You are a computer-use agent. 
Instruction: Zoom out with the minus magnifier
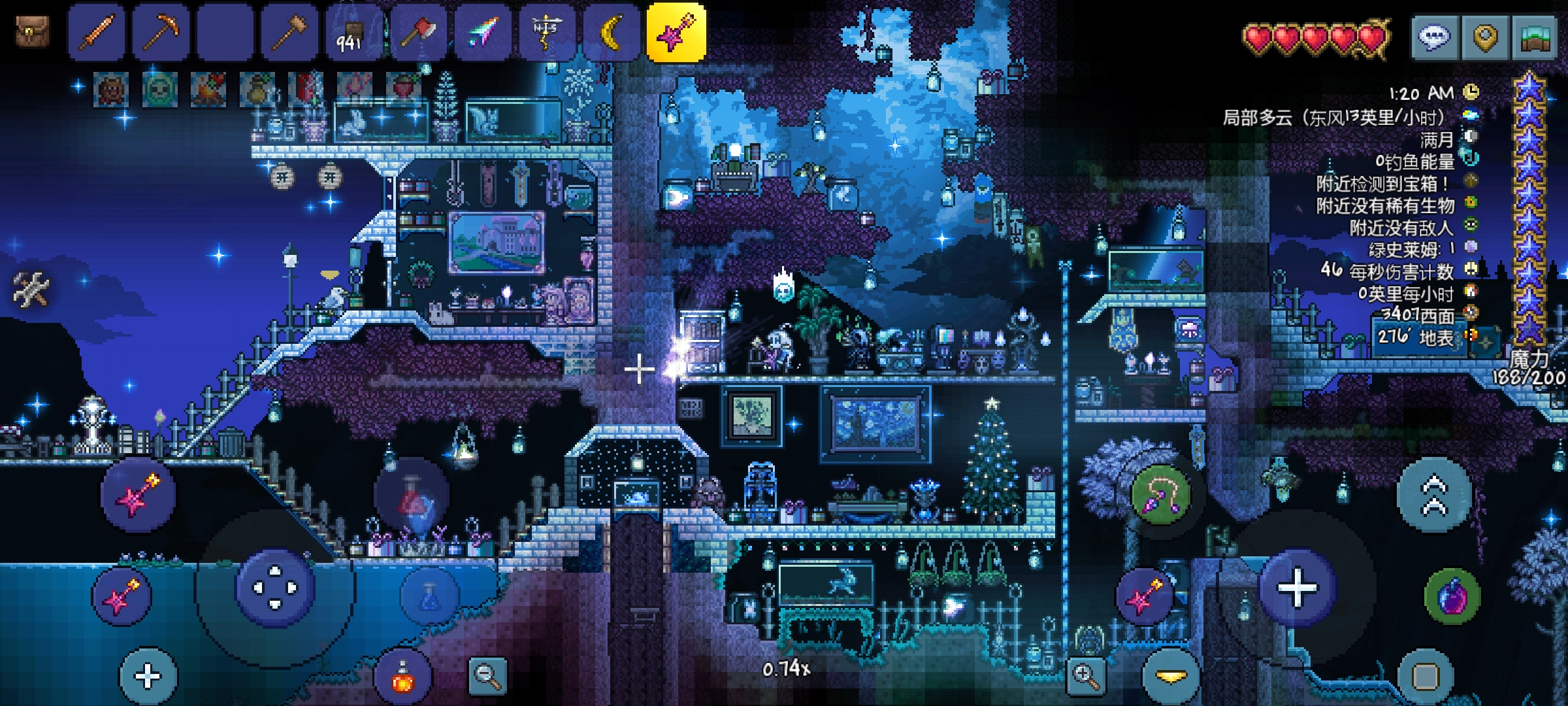487,675
